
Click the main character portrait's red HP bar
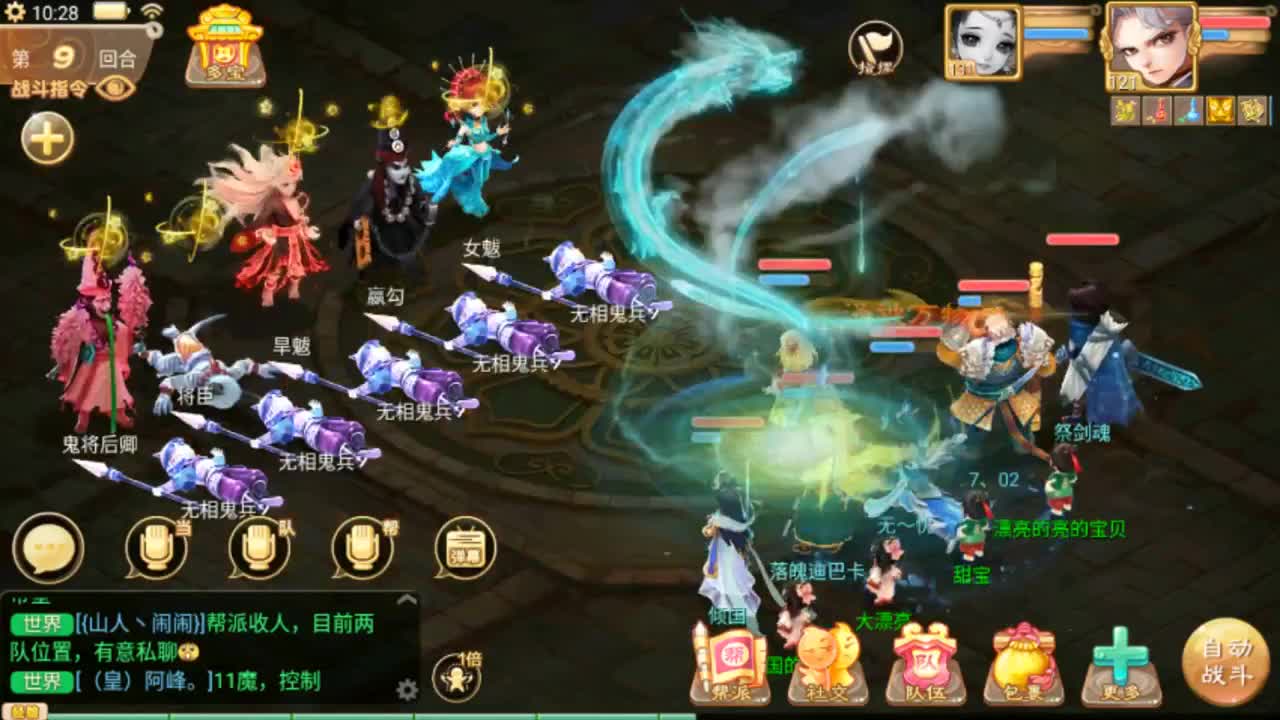pyautogui.click(x=1235, y=22)
